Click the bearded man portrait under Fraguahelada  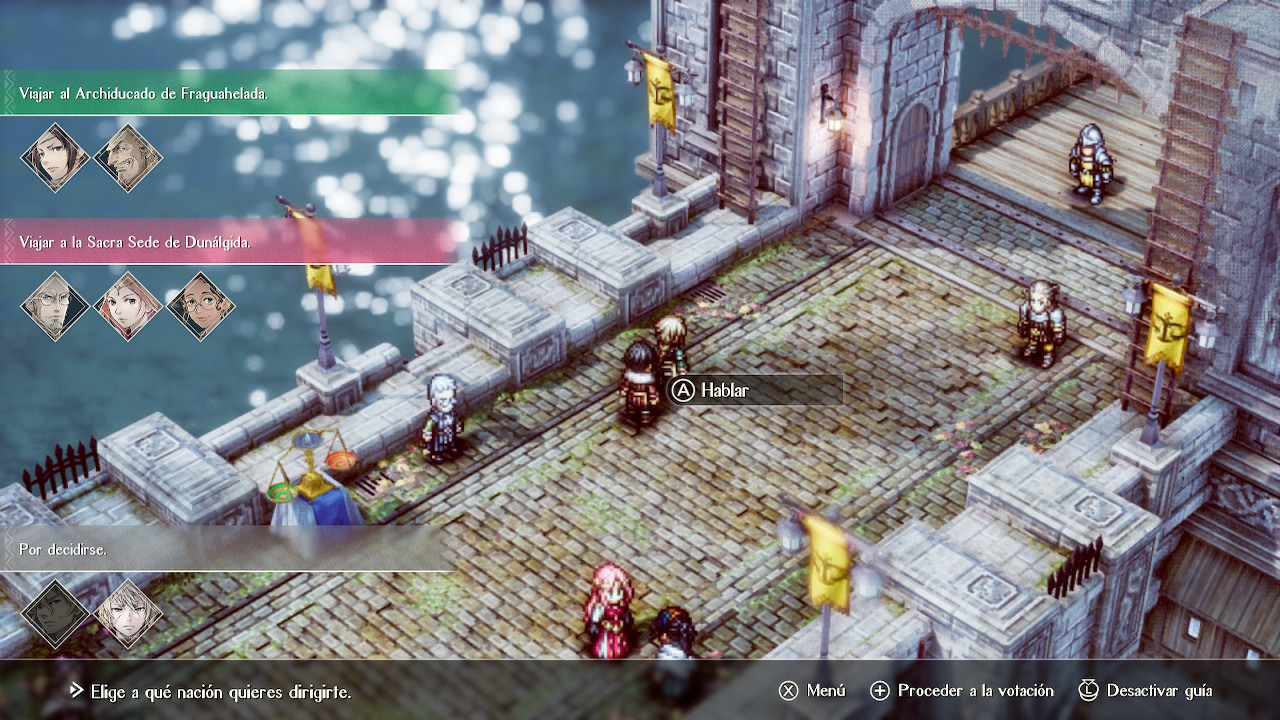click(128, 158)
